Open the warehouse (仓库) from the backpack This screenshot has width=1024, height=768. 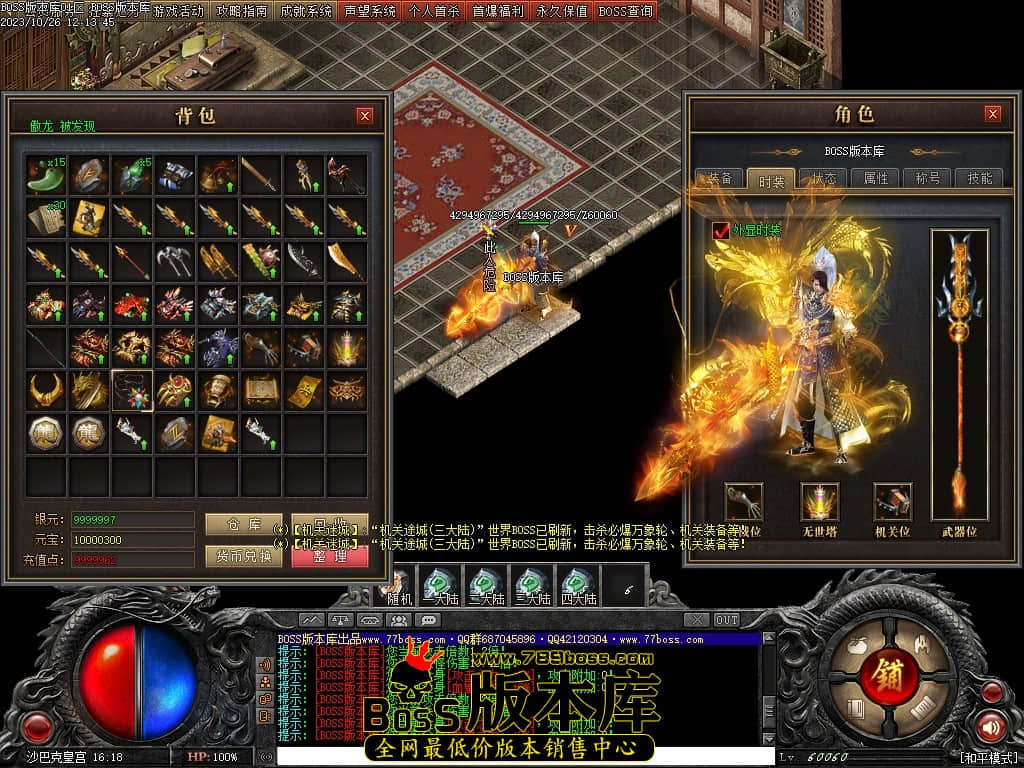(244, 524)
